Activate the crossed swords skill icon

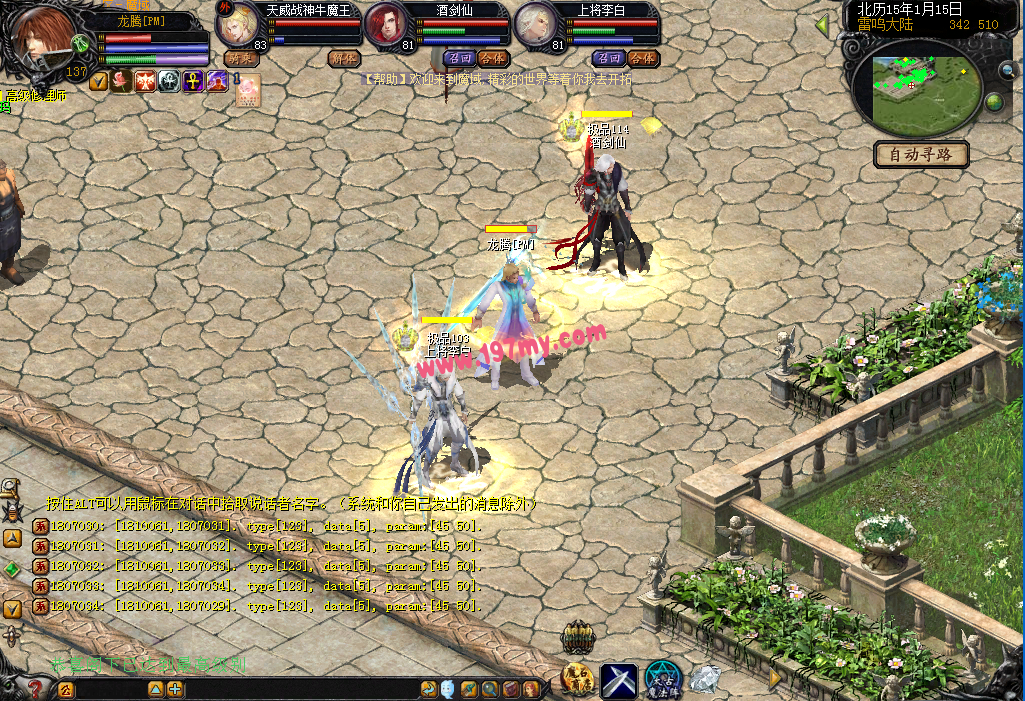(x=619, y=680)
